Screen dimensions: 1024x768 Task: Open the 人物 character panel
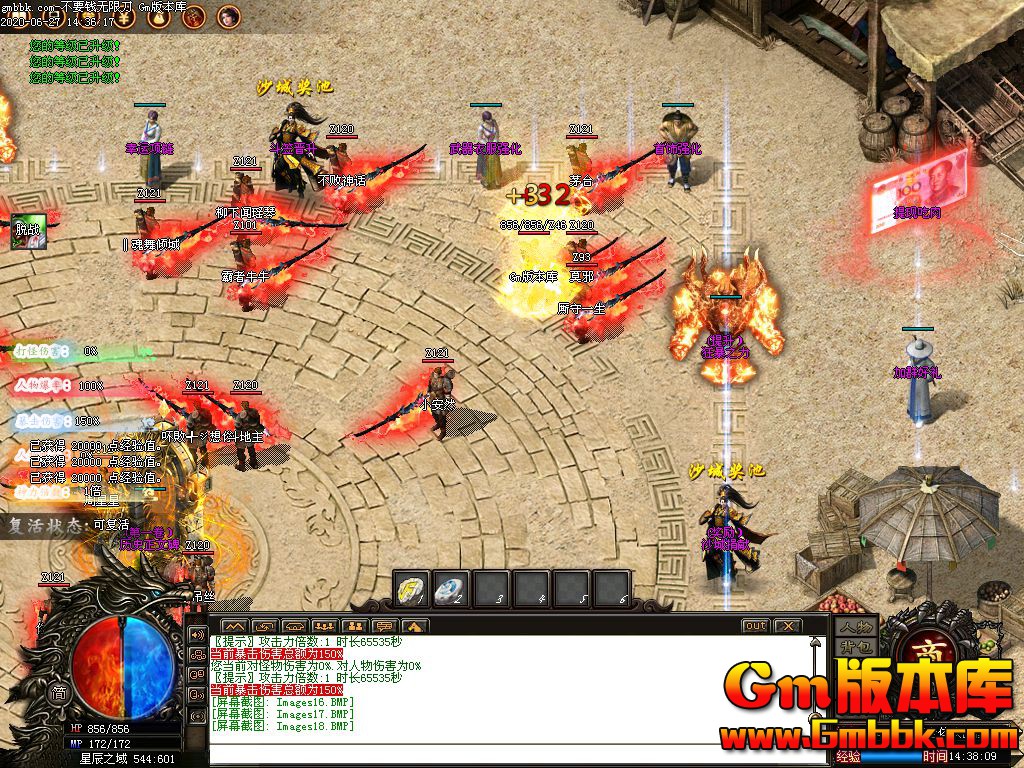856,627
